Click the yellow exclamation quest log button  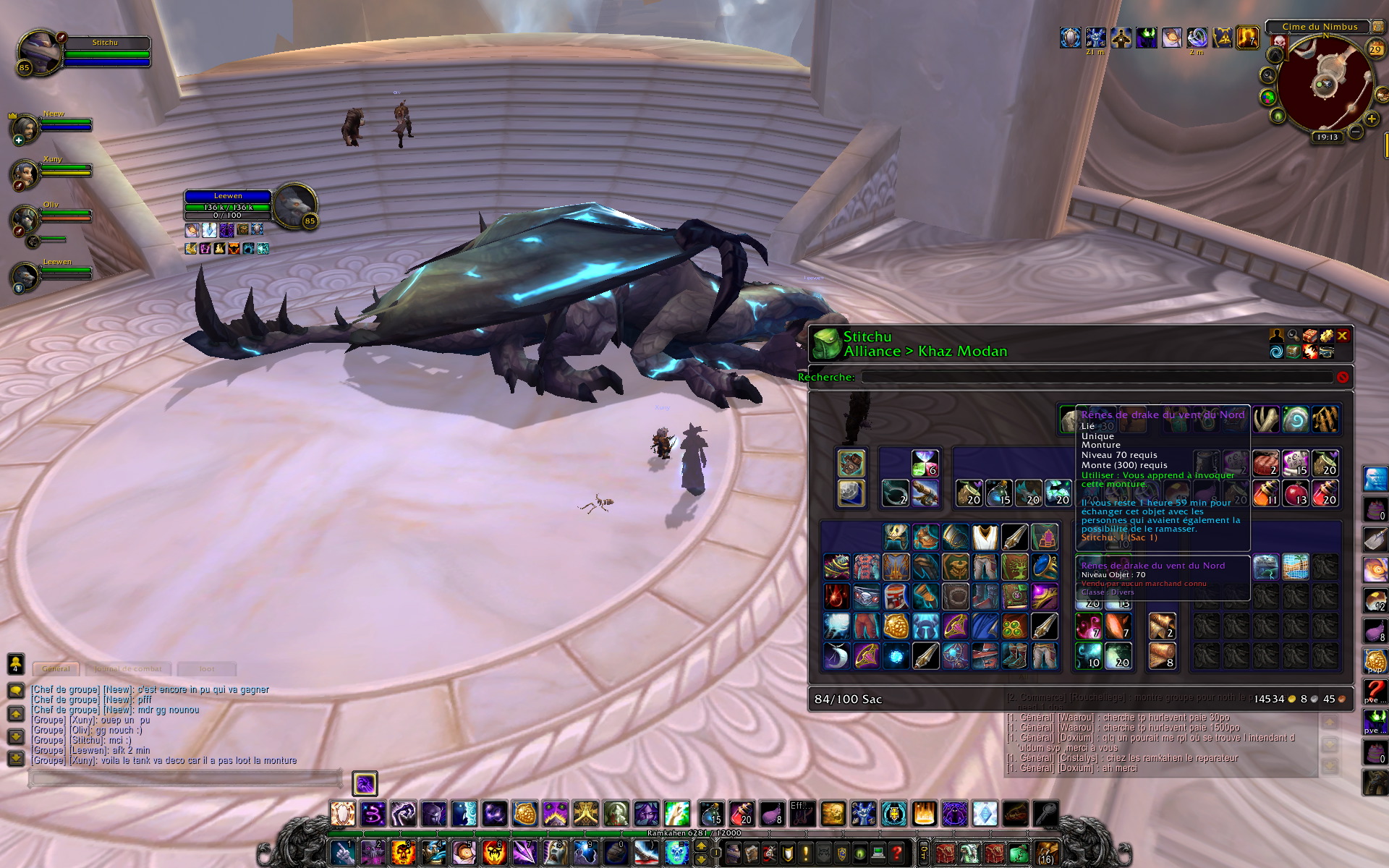805,853
